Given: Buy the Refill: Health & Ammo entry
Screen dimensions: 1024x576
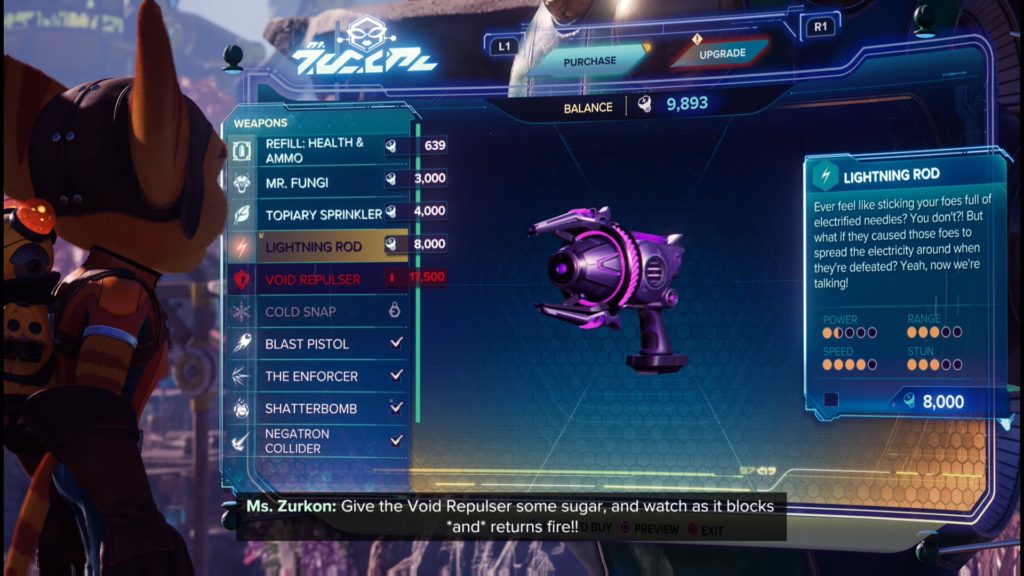Looking at the screenshot, I should click(318, 150).
